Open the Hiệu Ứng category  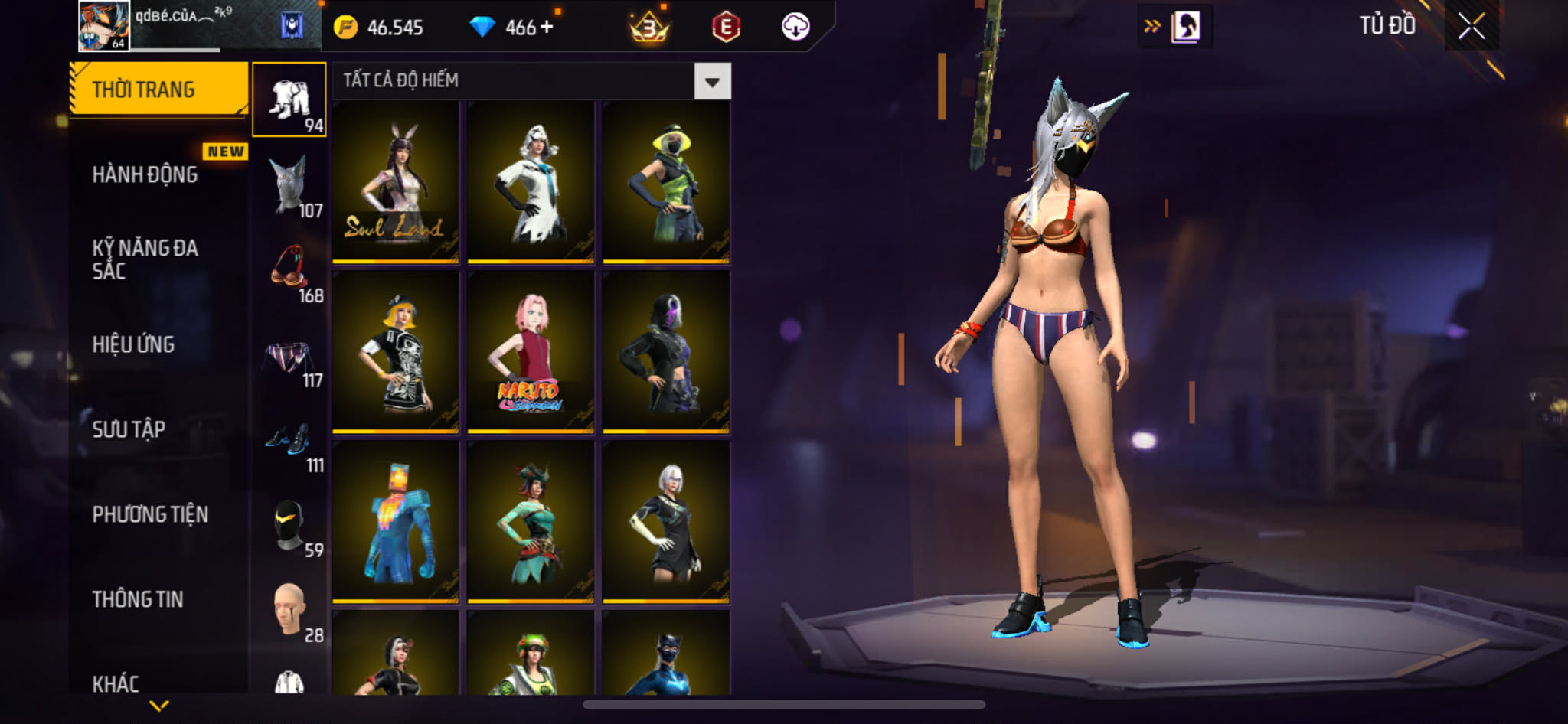coord(134,344)
